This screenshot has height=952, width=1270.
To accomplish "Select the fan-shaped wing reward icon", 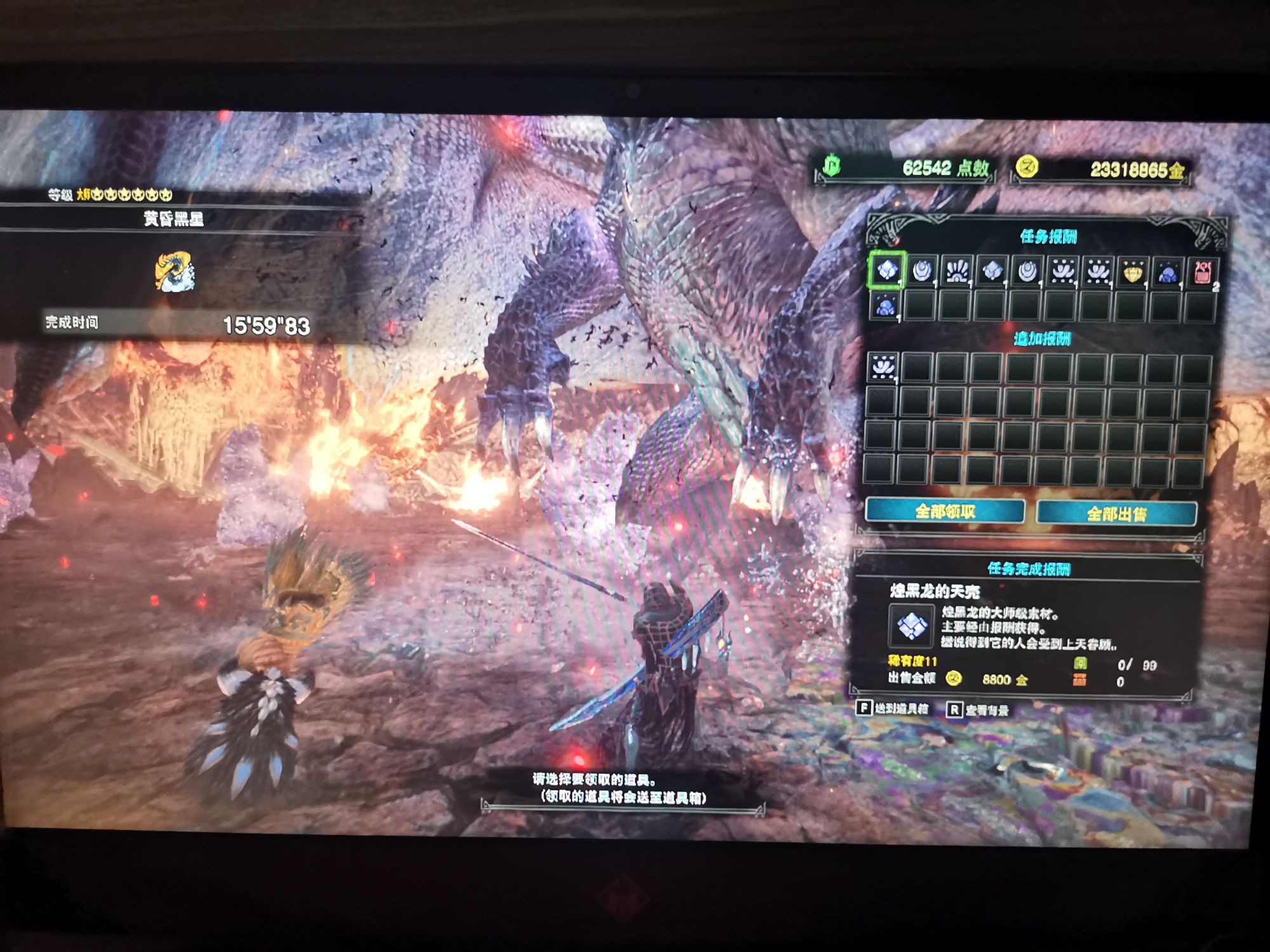I will [956, 271].
